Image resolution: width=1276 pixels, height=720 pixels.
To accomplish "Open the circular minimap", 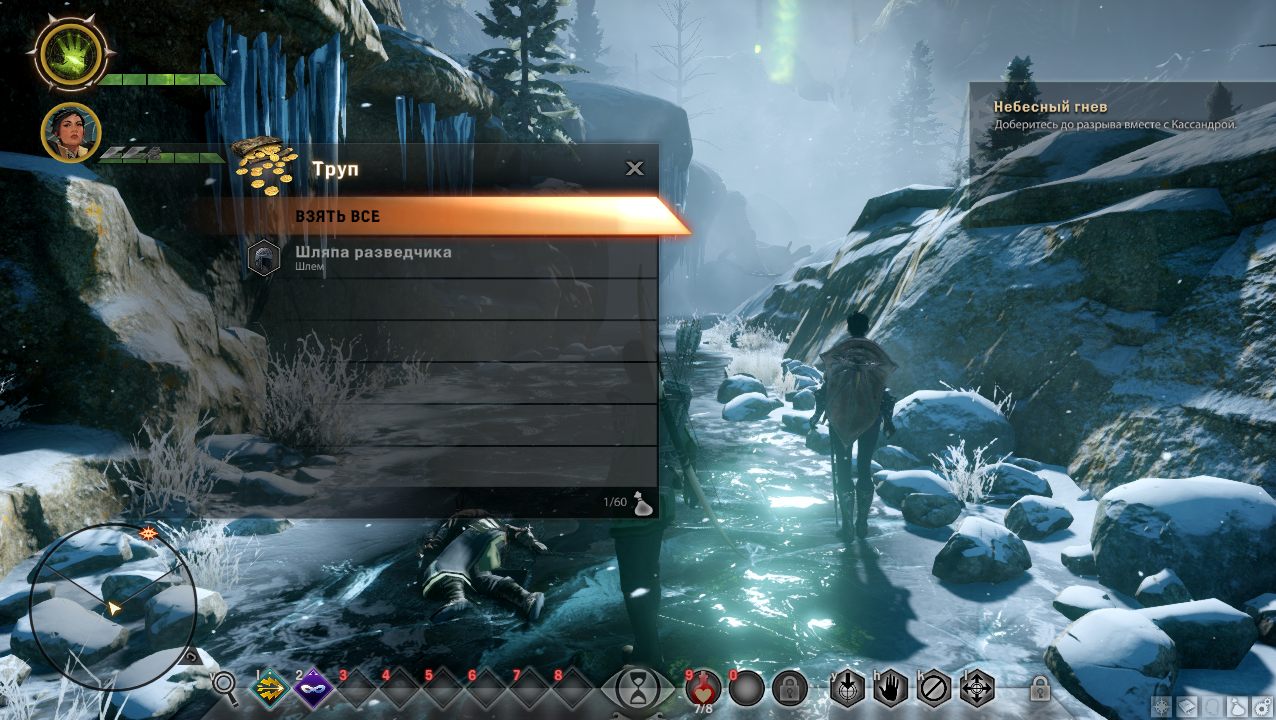I will pos(98,605).
